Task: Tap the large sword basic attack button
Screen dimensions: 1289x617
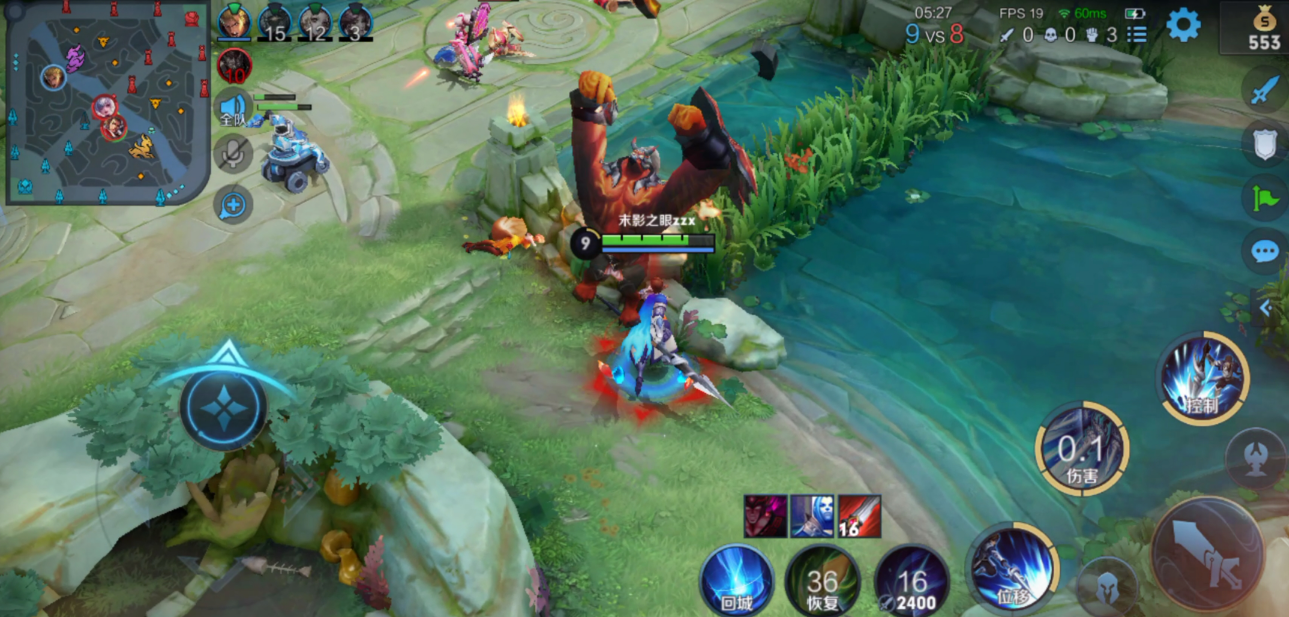Action: (1207, 555)
